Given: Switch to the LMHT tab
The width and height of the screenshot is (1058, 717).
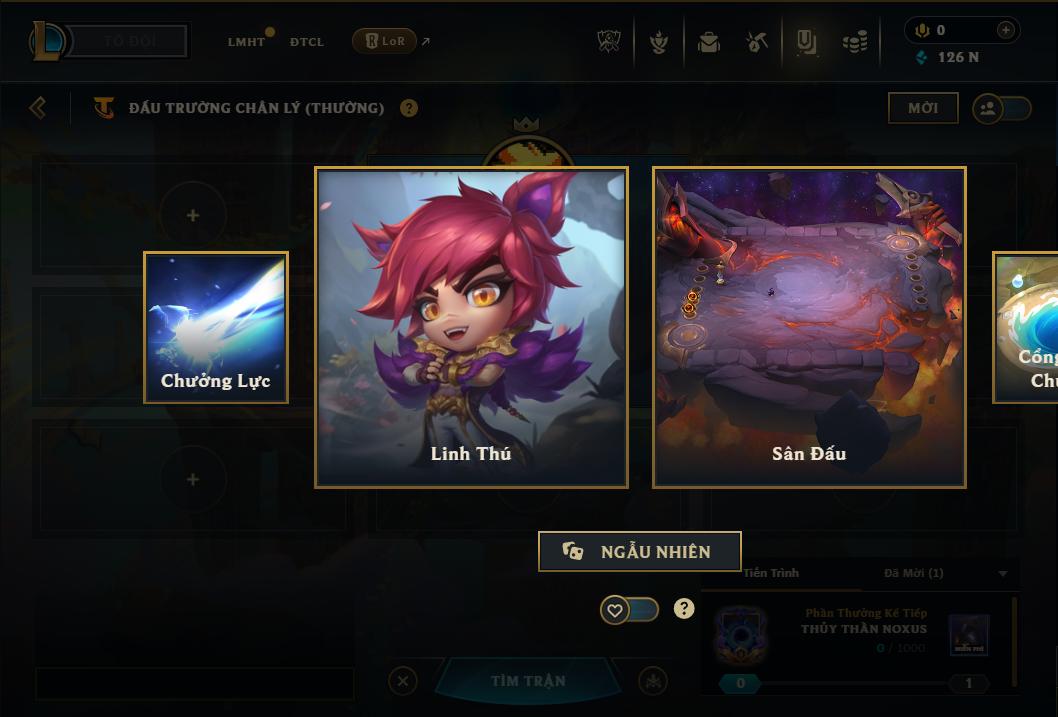Looking at the screenshot, I should pos(246,42).
